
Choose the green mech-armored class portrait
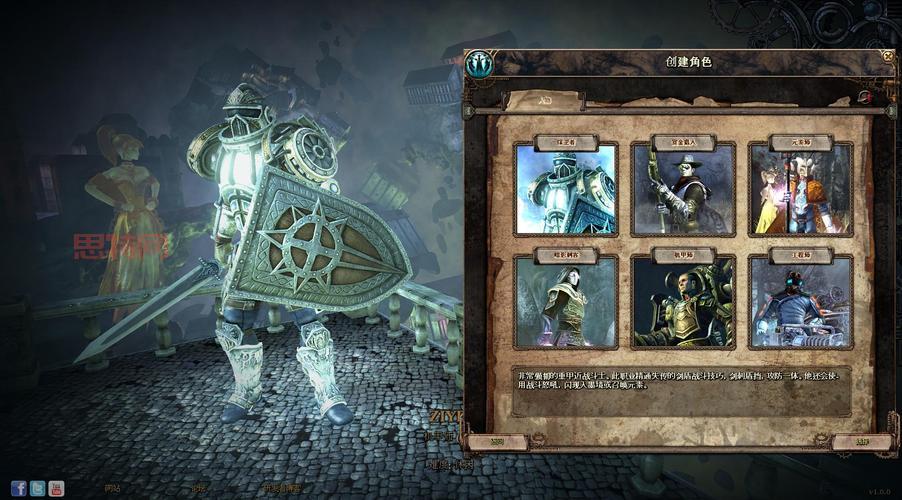[x=683, y=302]
